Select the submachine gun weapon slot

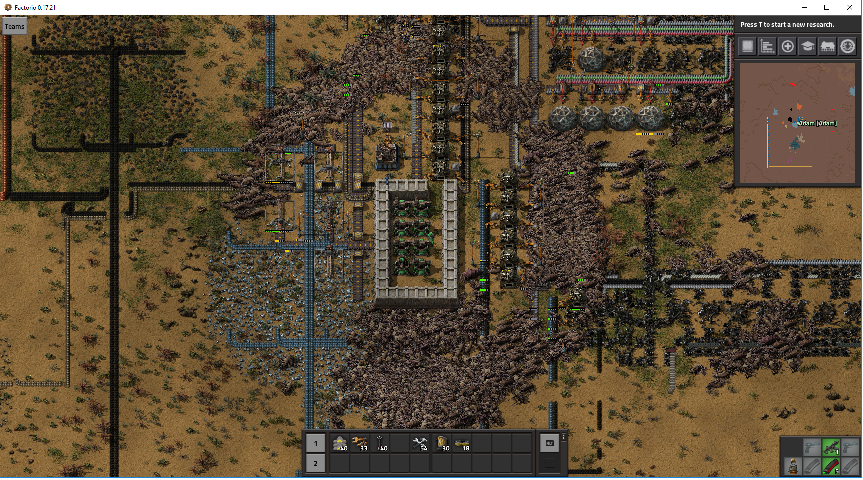tap(829, 447)
